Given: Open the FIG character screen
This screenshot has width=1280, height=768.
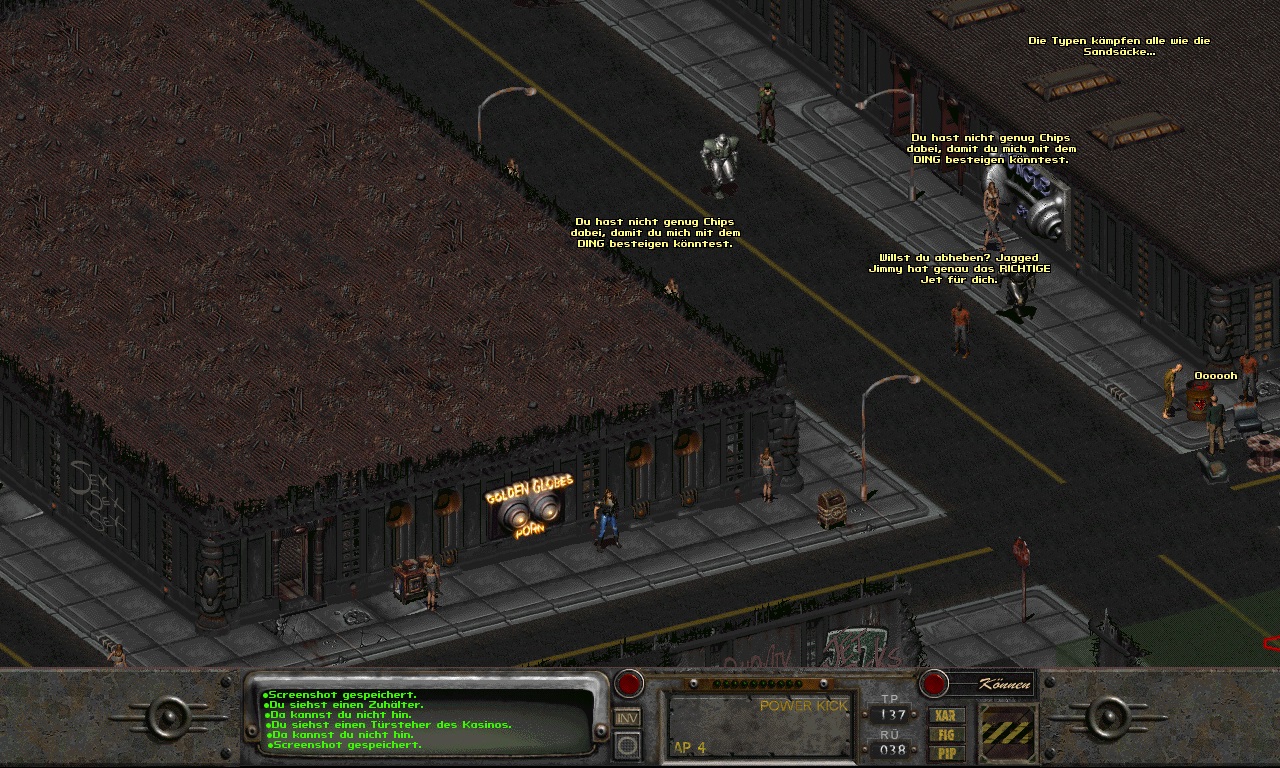Looking at the screenshot, I should 946,734.
